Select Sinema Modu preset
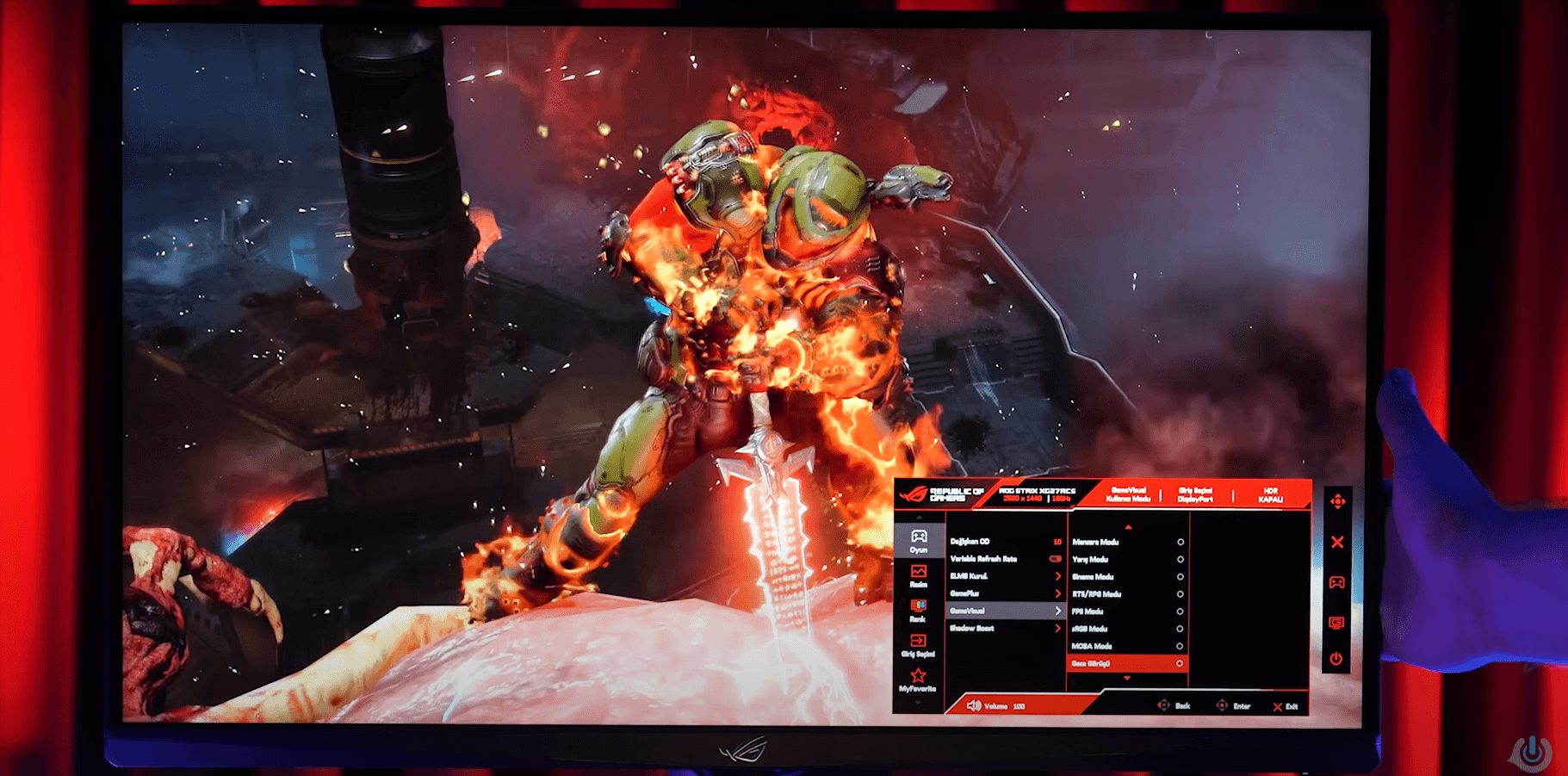 1127,577
